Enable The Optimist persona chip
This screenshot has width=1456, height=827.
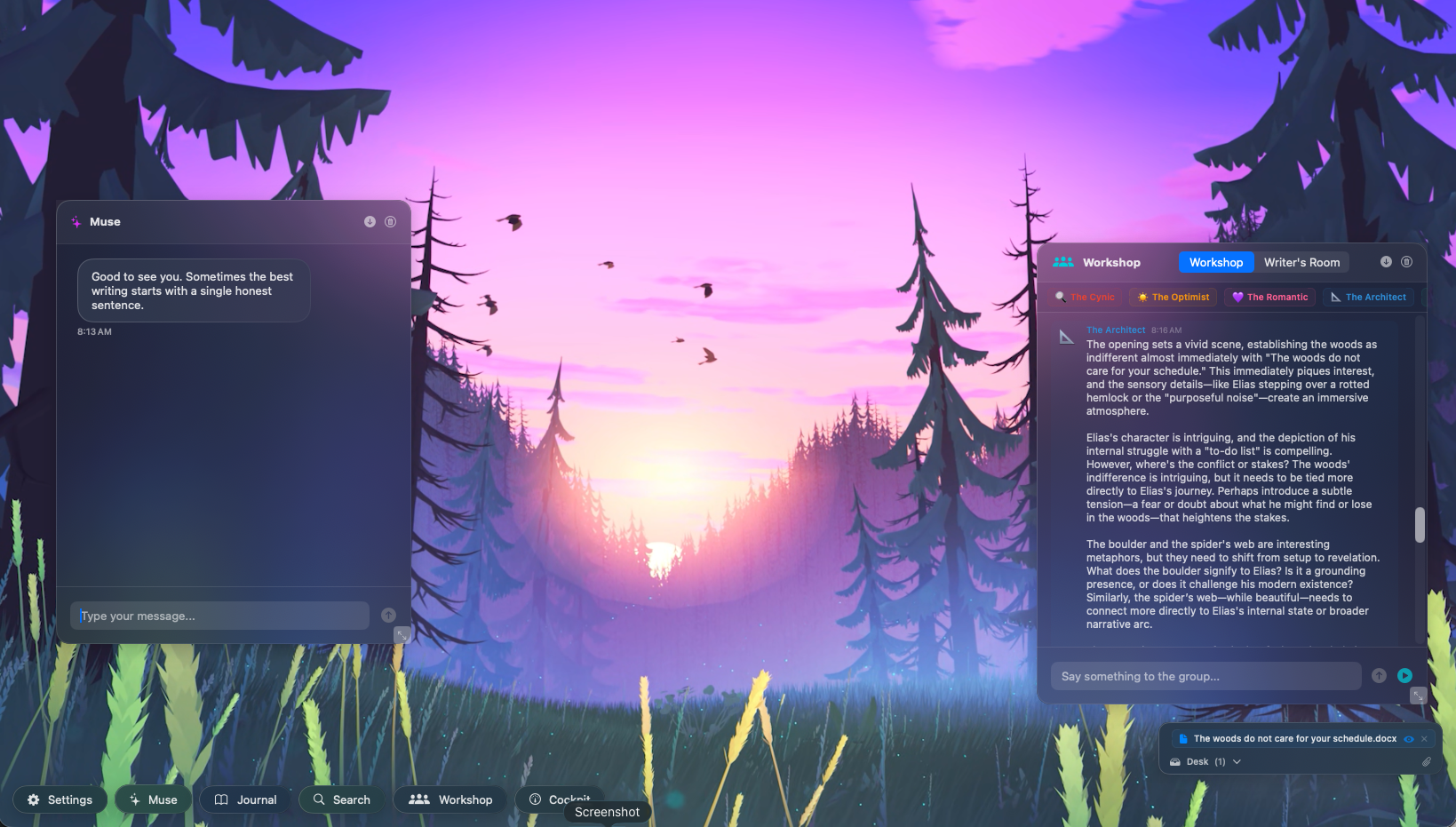(x=1172, y=297)
